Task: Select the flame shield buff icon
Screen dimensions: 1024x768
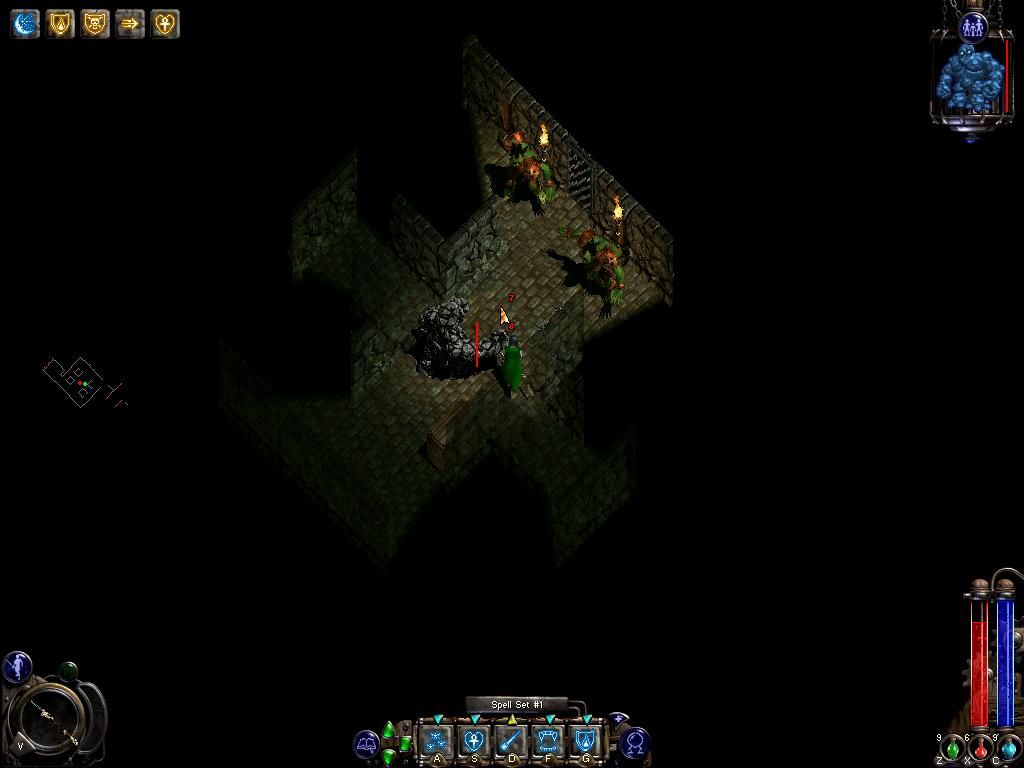Action: (60, 24)
